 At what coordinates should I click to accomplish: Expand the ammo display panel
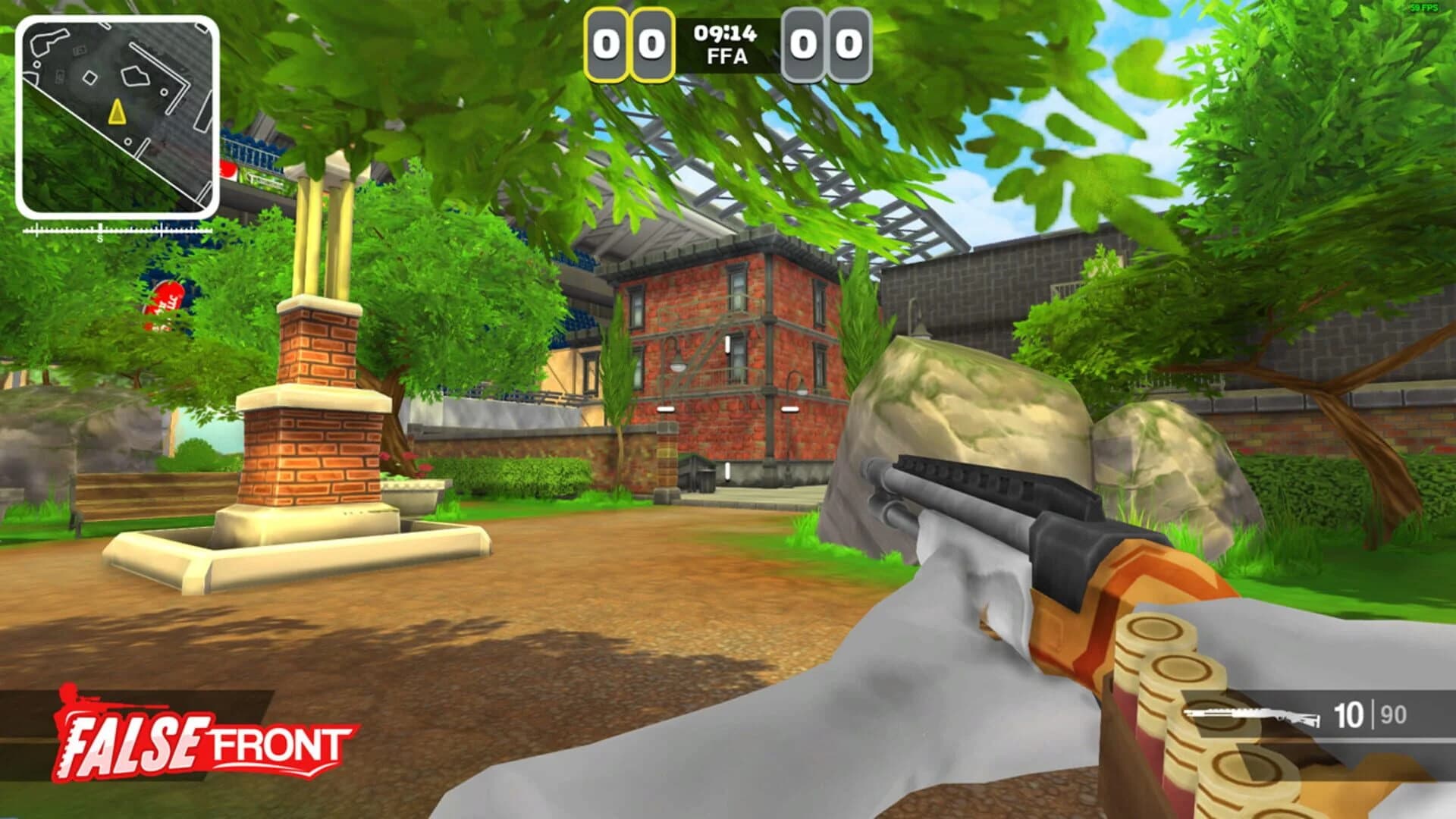[1319, 713]
